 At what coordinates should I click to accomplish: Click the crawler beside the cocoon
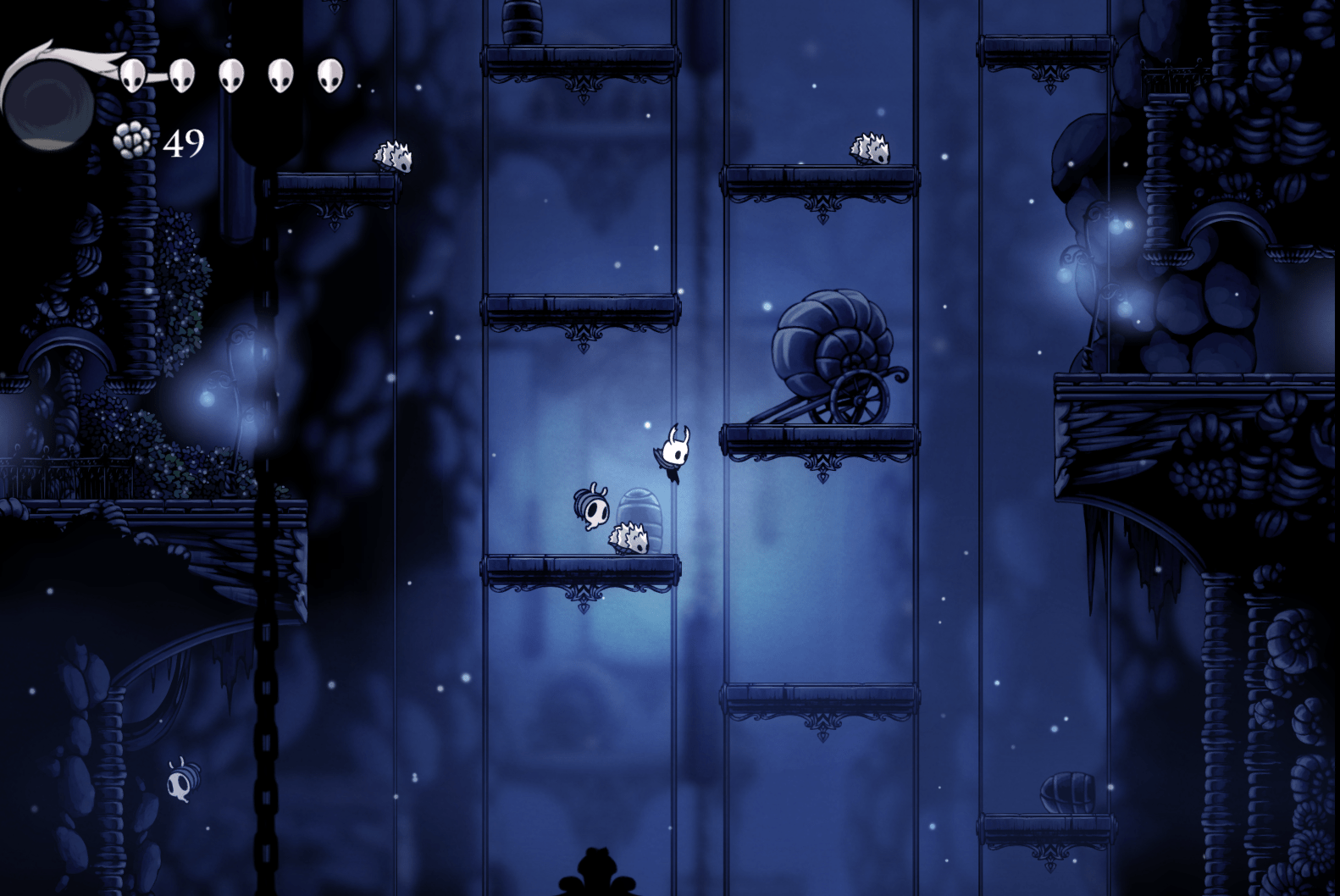pos(627,538)
